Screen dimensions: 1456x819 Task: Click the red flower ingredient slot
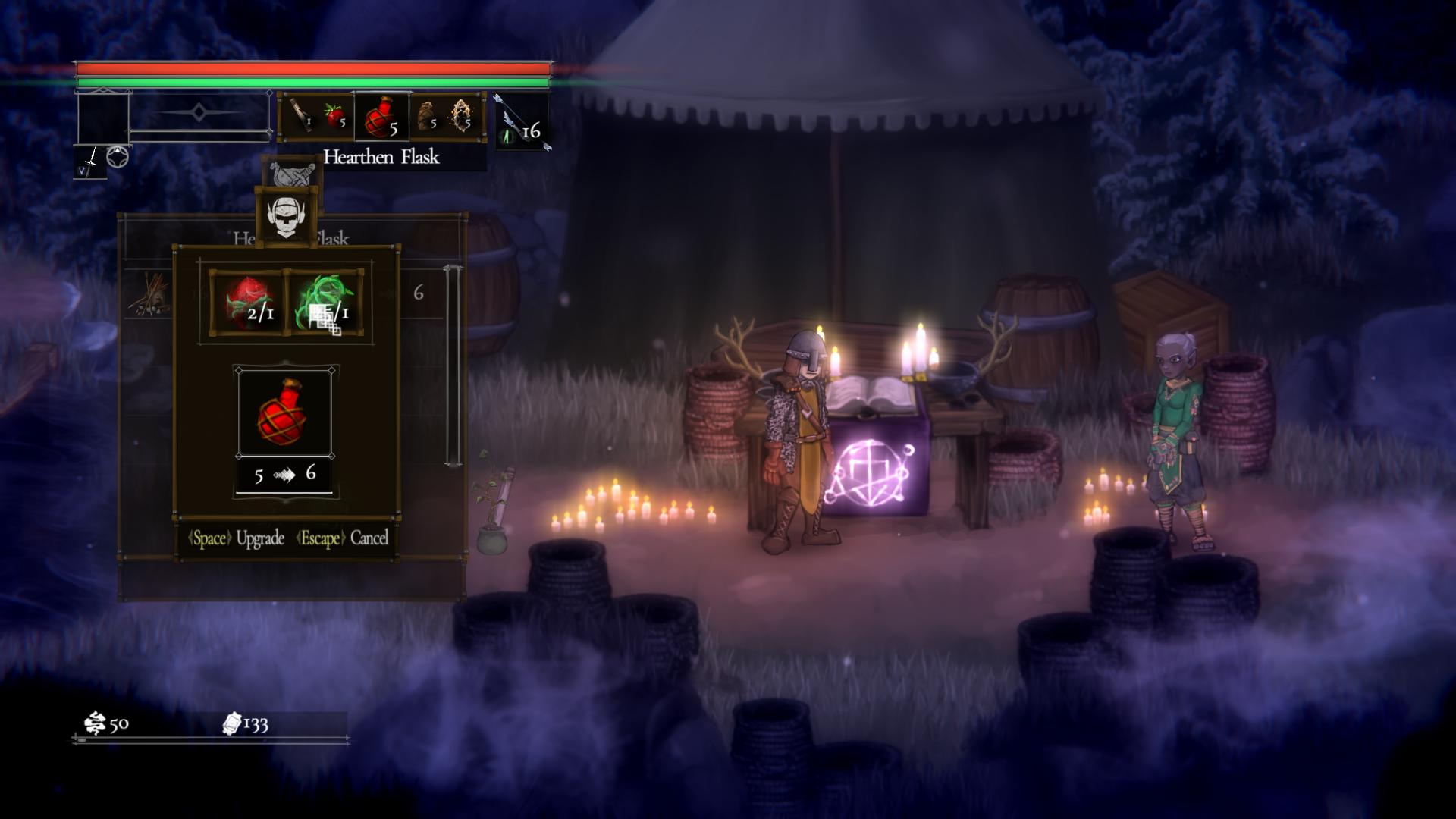tap(248, 303)
